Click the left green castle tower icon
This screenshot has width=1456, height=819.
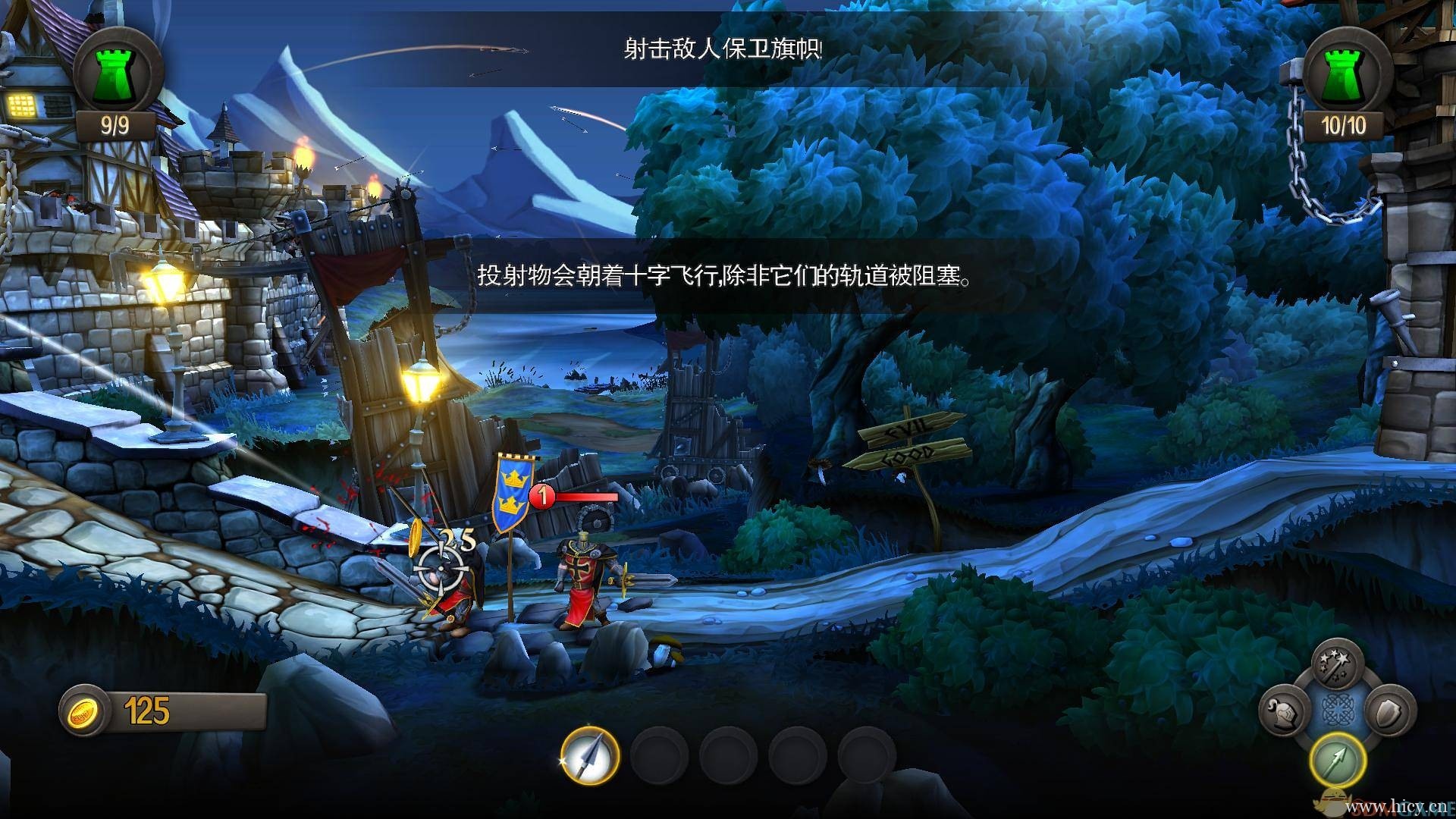click(118, 71)
